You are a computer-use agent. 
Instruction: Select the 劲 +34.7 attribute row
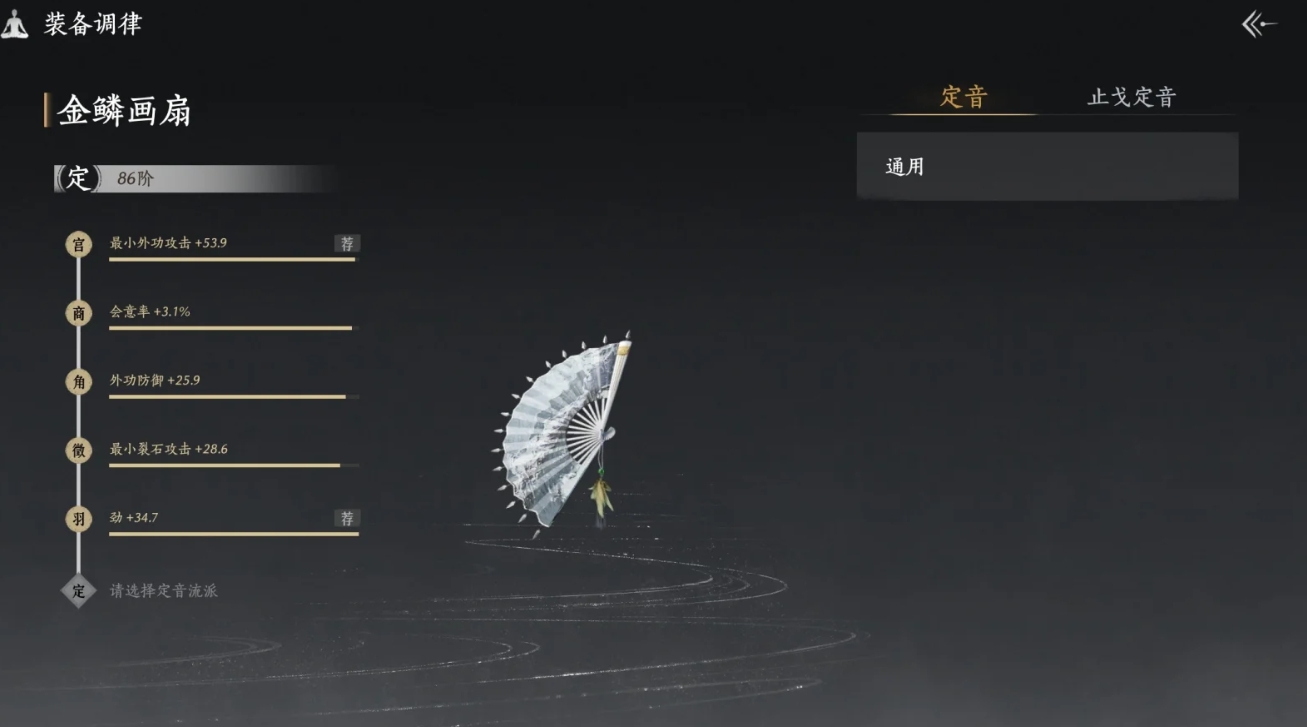(232, 521)
